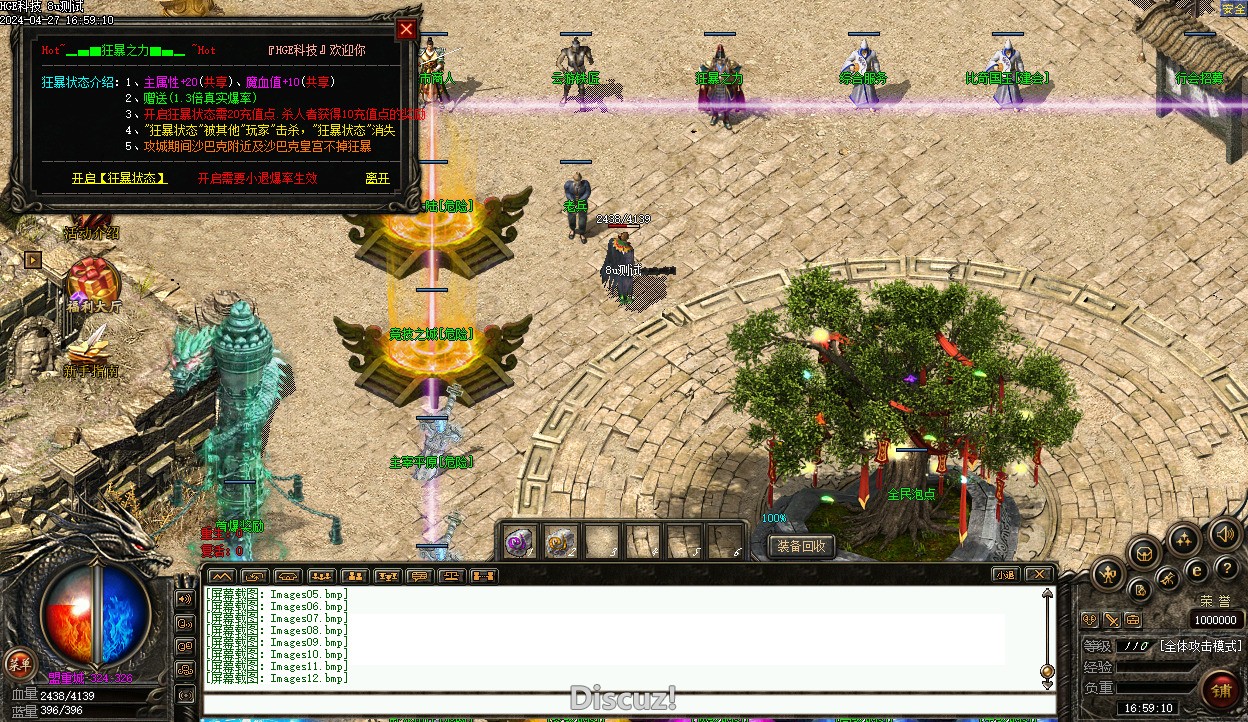This screenshot has width=1248, height=722.
Task: Close the 狂暴之力 dialog with the red X
Action: tap(406, 30)
